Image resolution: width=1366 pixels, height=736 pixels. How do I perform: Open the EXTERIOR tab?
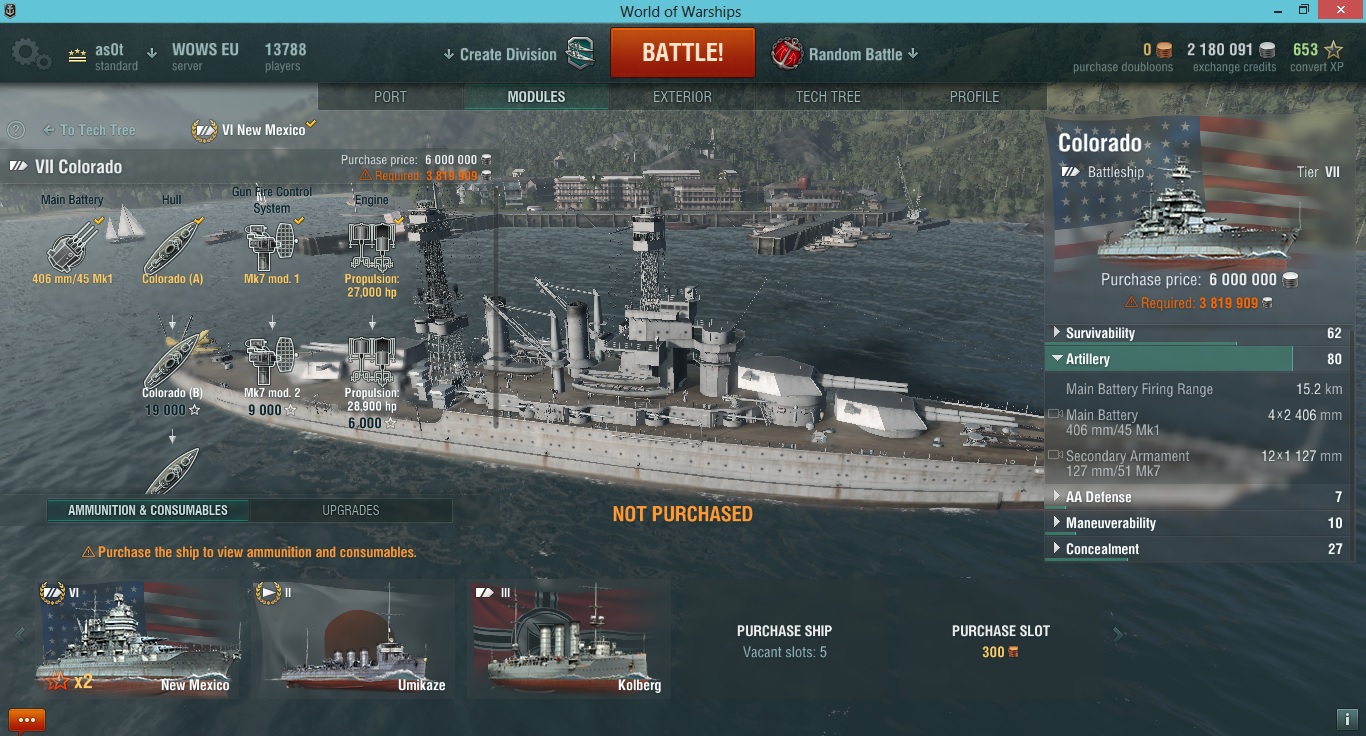pos(682,97)
